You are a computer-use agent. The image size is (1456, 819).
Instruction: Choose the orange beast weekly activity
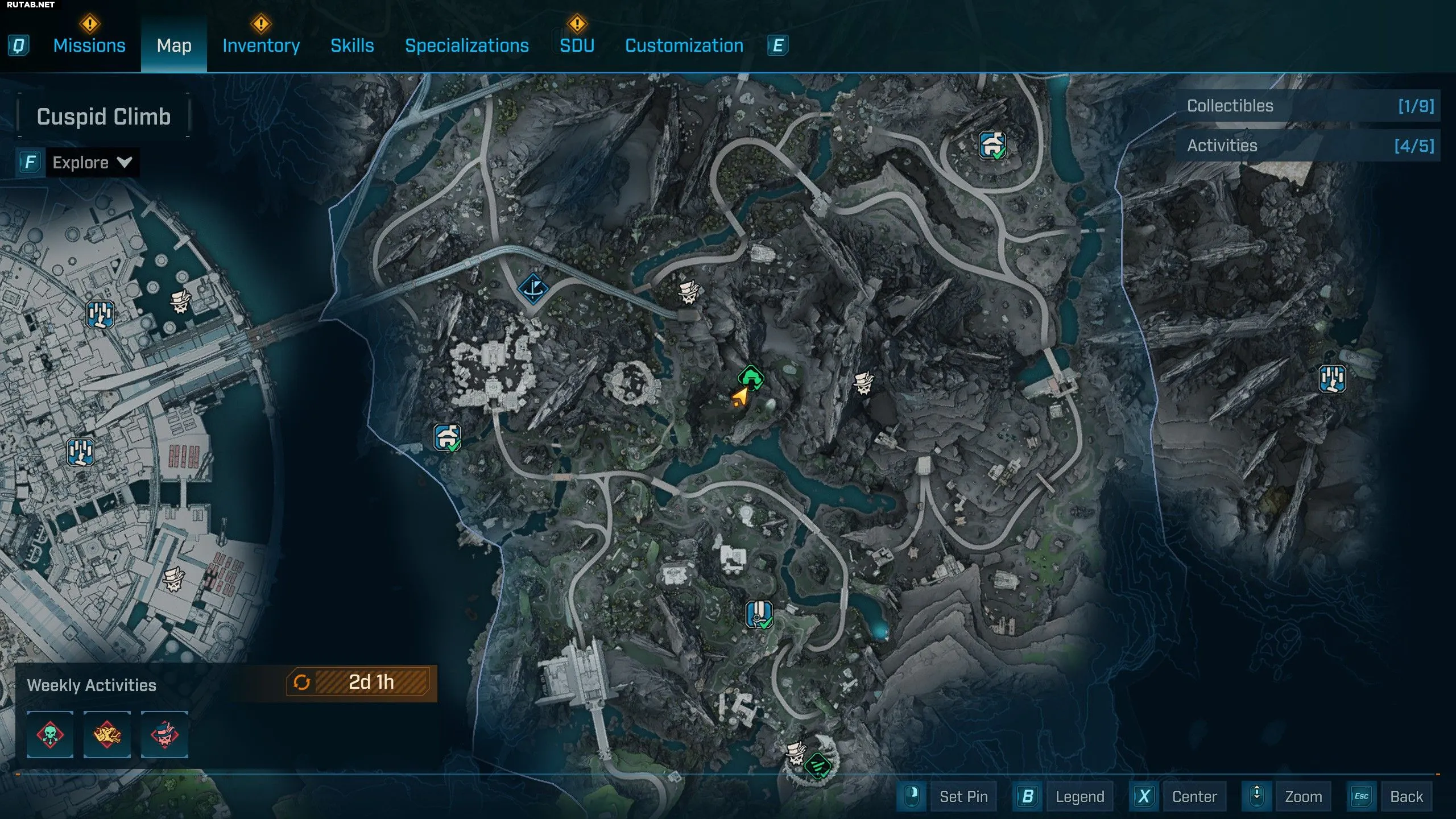[x=107, y=734]
